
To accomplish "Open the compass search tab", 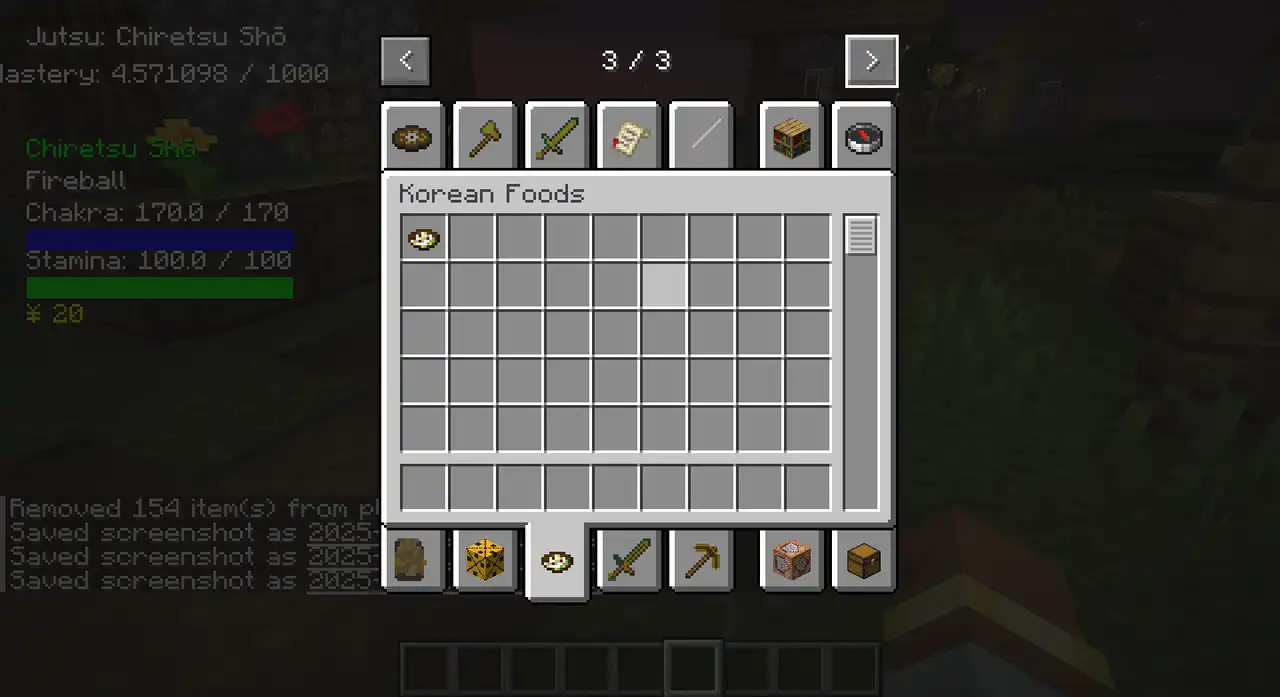I will (x=863, y=138).
